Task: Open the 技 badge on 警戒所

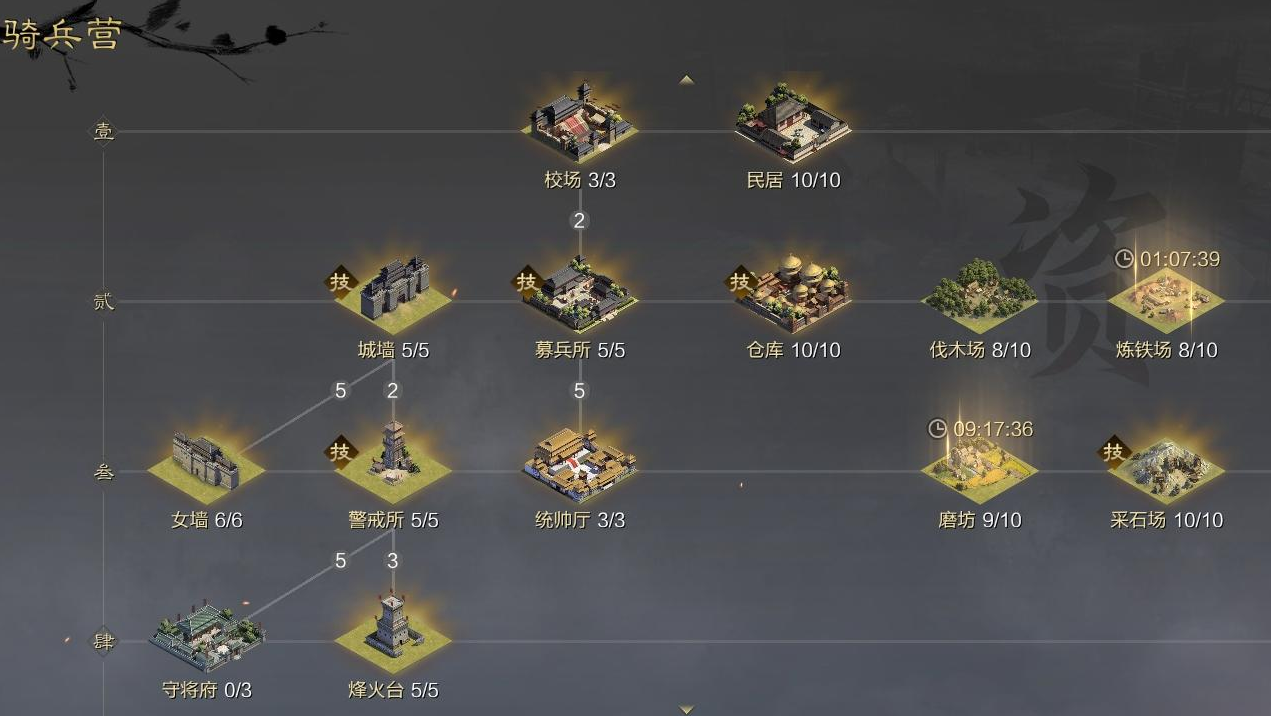Action: (x=340, y=452)
